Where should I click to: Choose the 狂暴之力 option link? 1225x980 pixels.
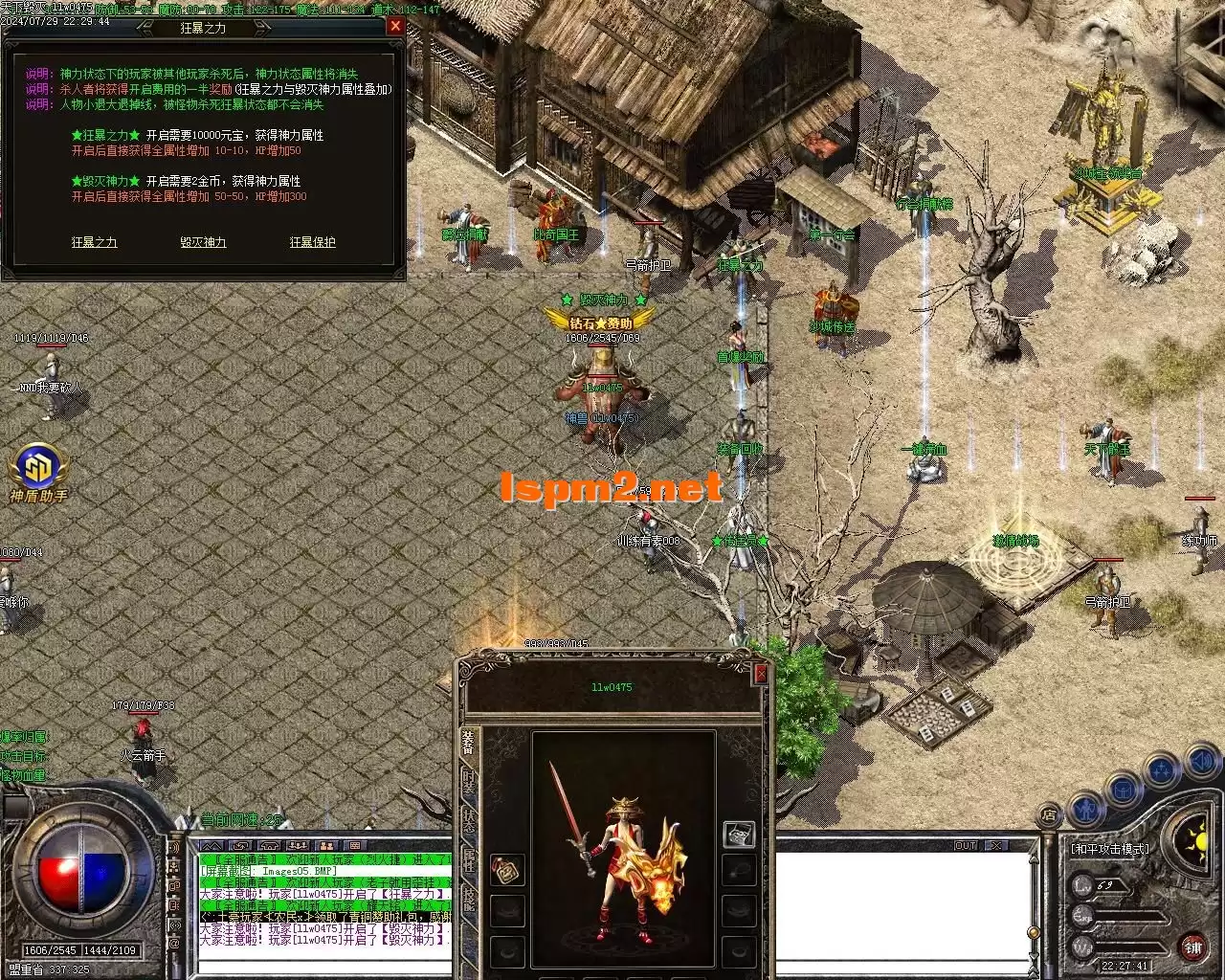coord(94,243)
